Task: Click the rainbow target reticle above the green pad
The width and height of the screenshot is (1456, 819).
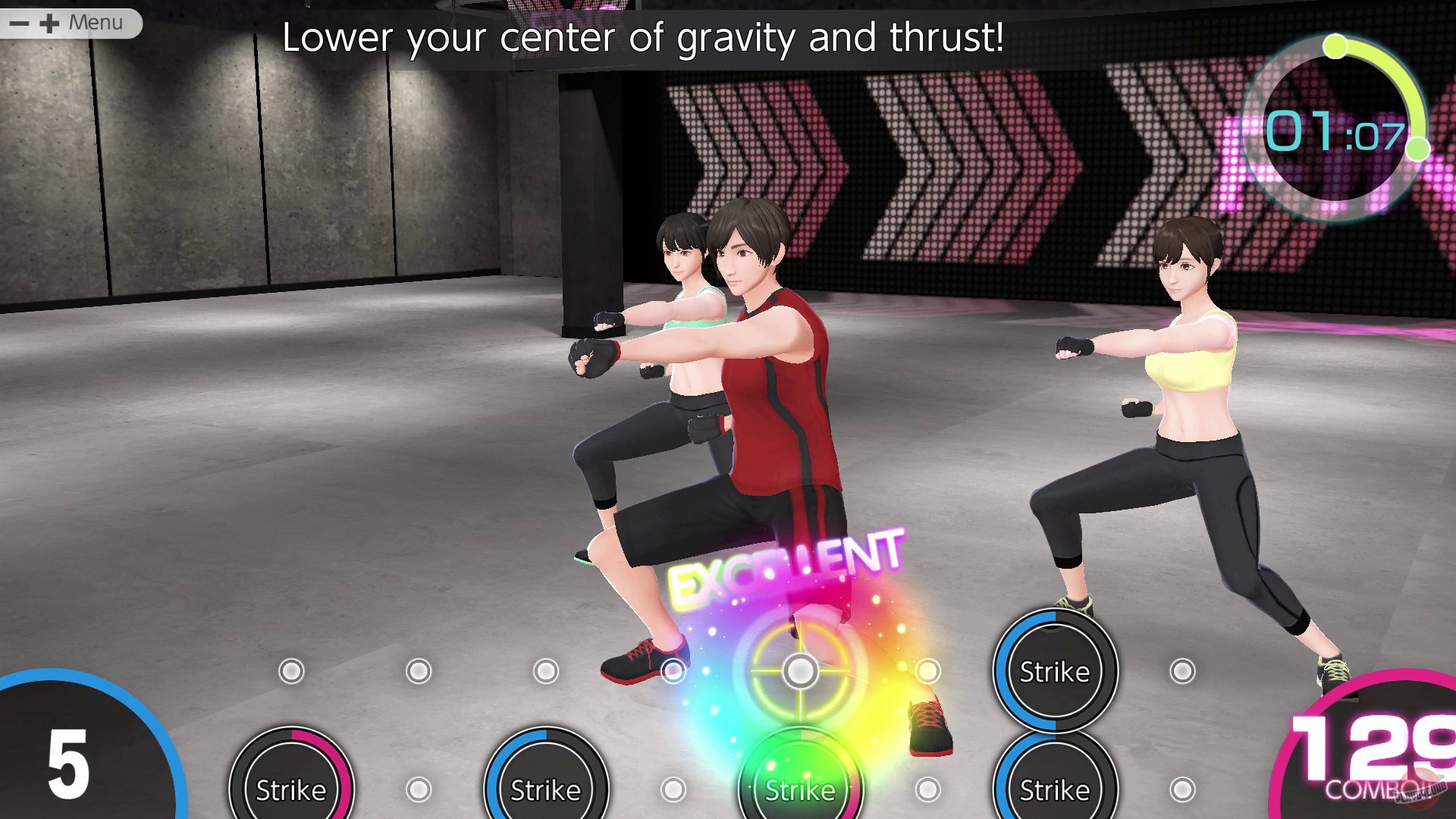Action: (x=800, y=670)
